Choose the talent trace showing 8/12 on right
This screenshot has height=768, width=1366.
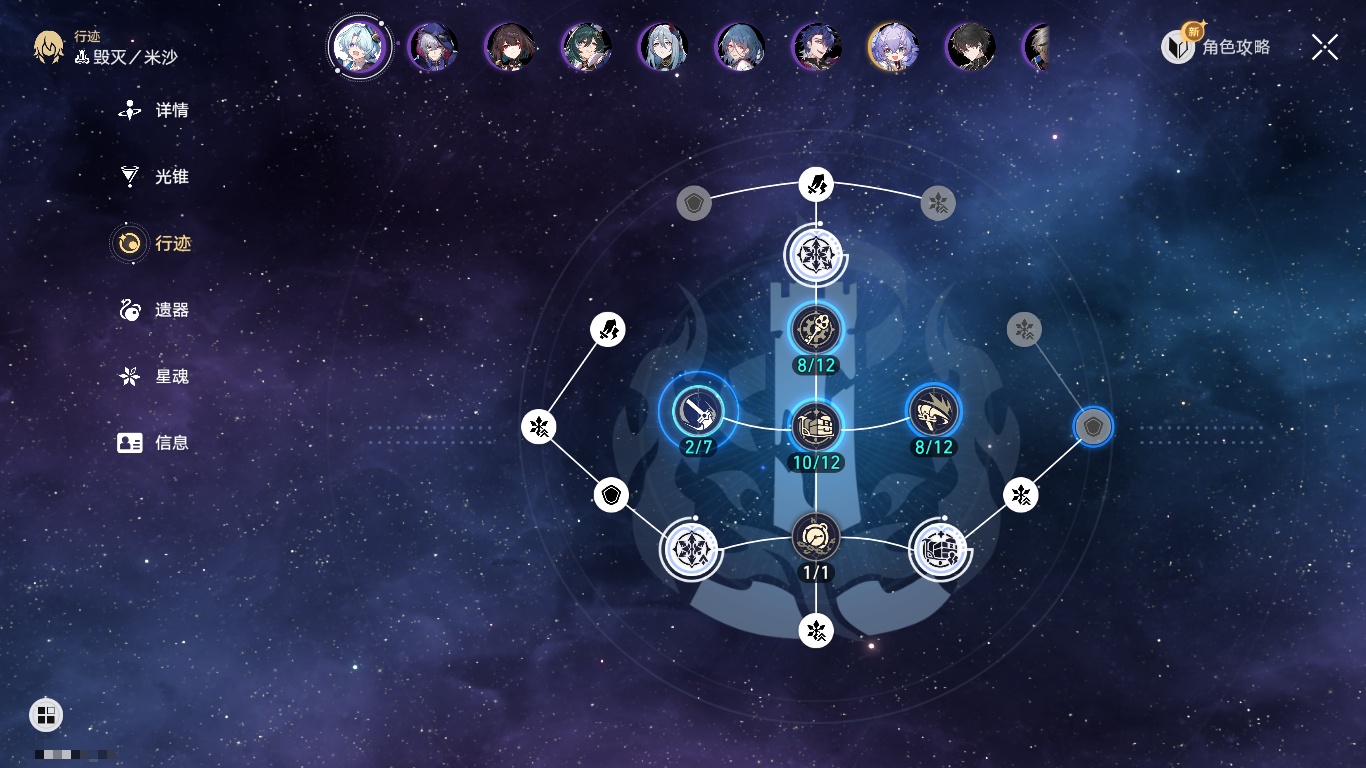click(933, 410)
